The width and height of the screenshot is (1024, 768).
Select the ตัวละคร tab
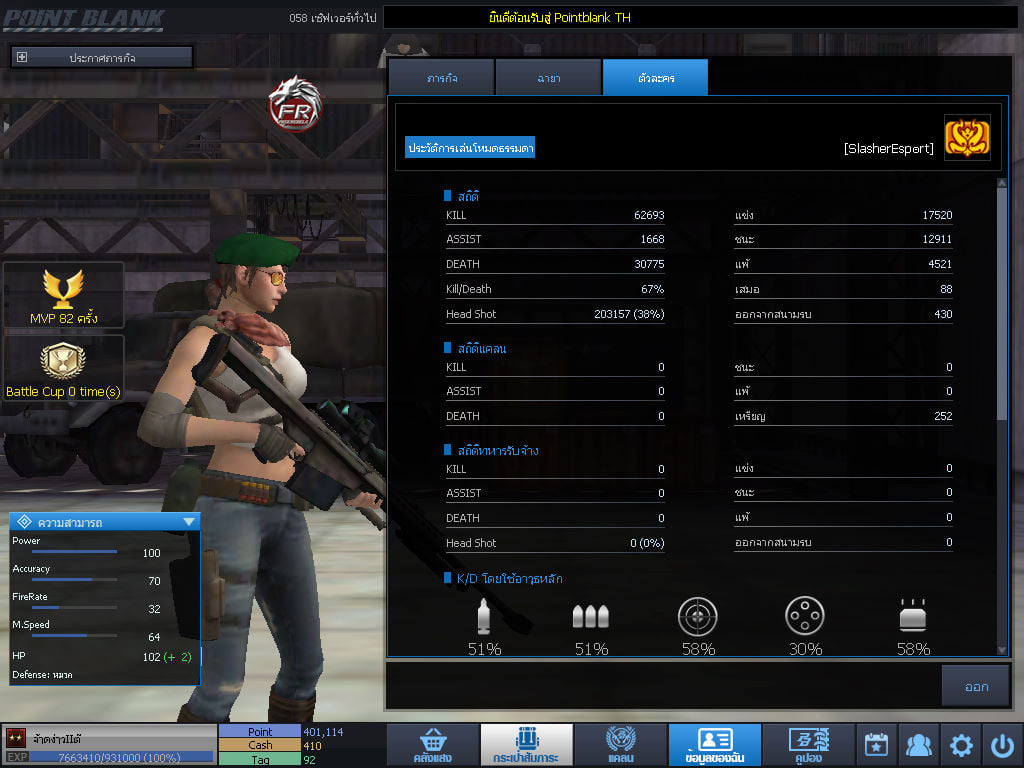point(655,78)
